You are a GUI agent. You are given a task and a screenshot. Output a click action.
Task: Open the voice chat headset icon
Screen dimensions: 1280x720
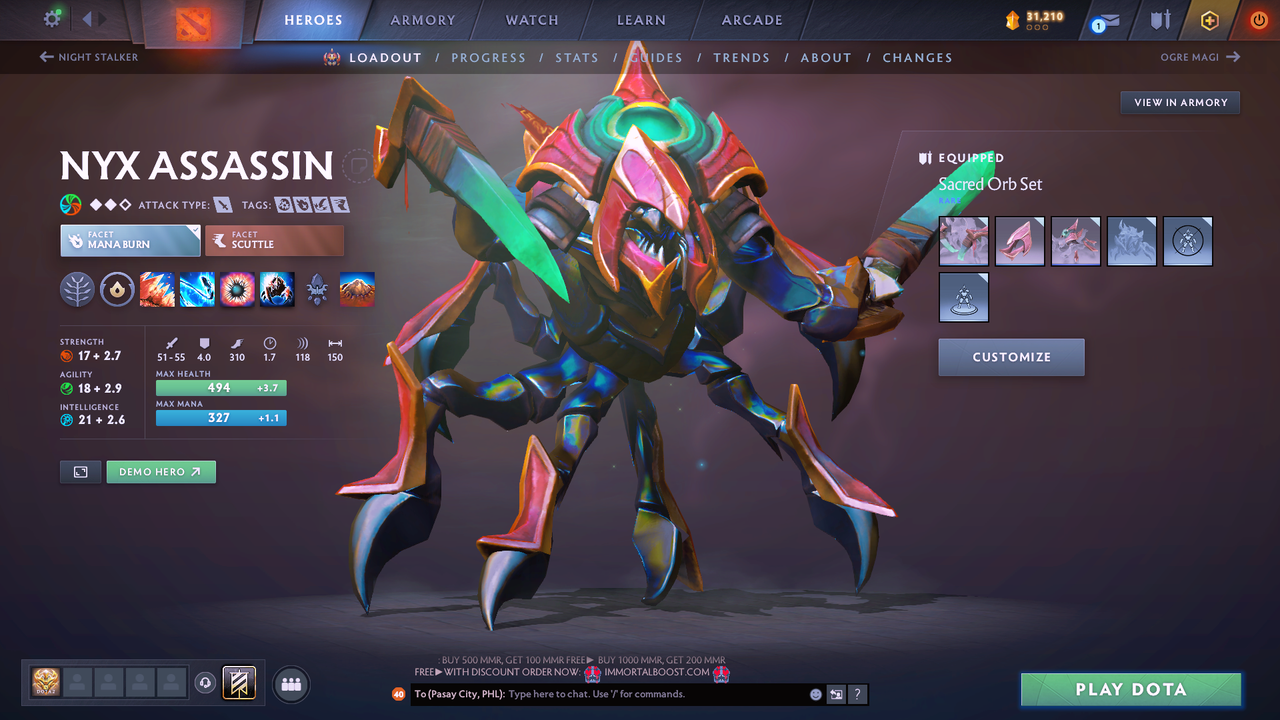pyautogui.click(x=206, y=684)
